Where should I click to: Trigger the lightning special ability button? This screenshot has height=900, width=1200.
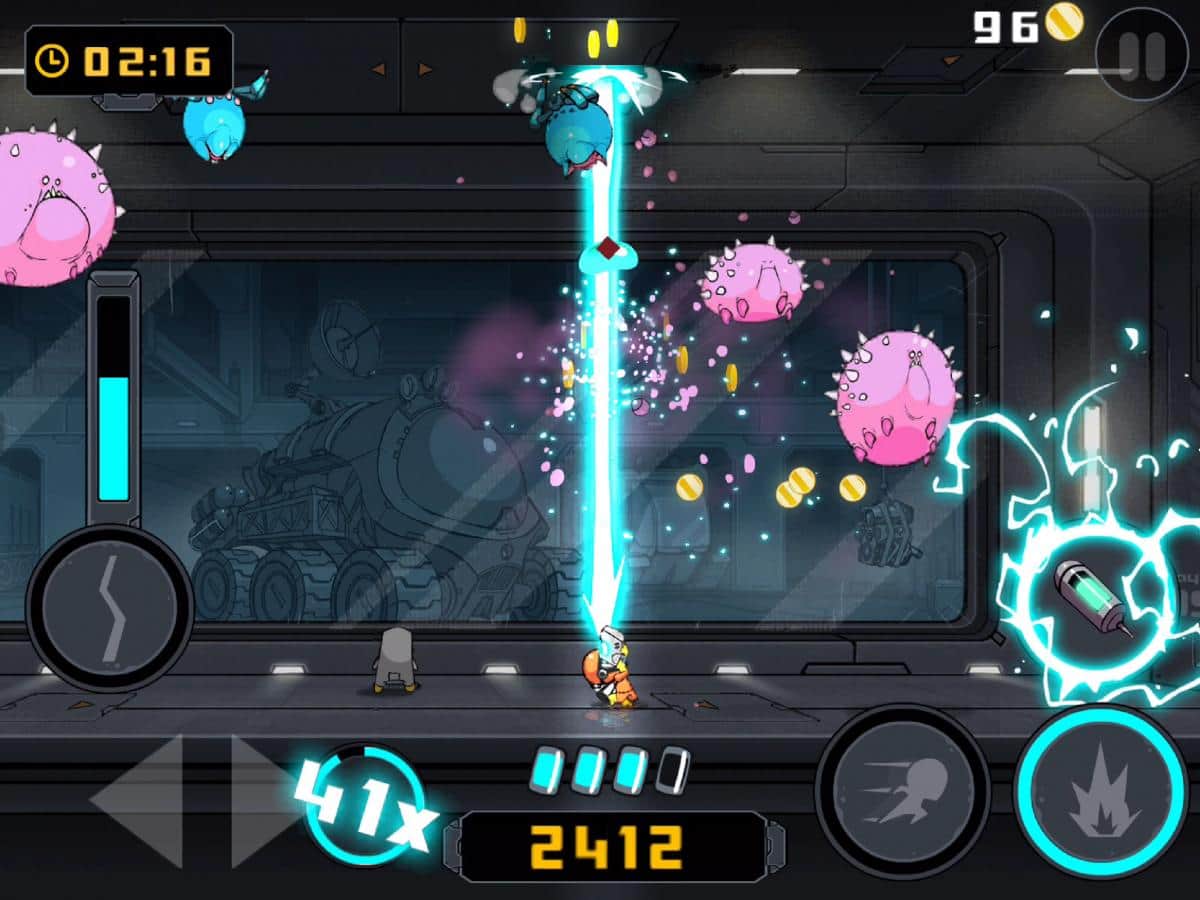pyautogui.click(x=110, y=608)
